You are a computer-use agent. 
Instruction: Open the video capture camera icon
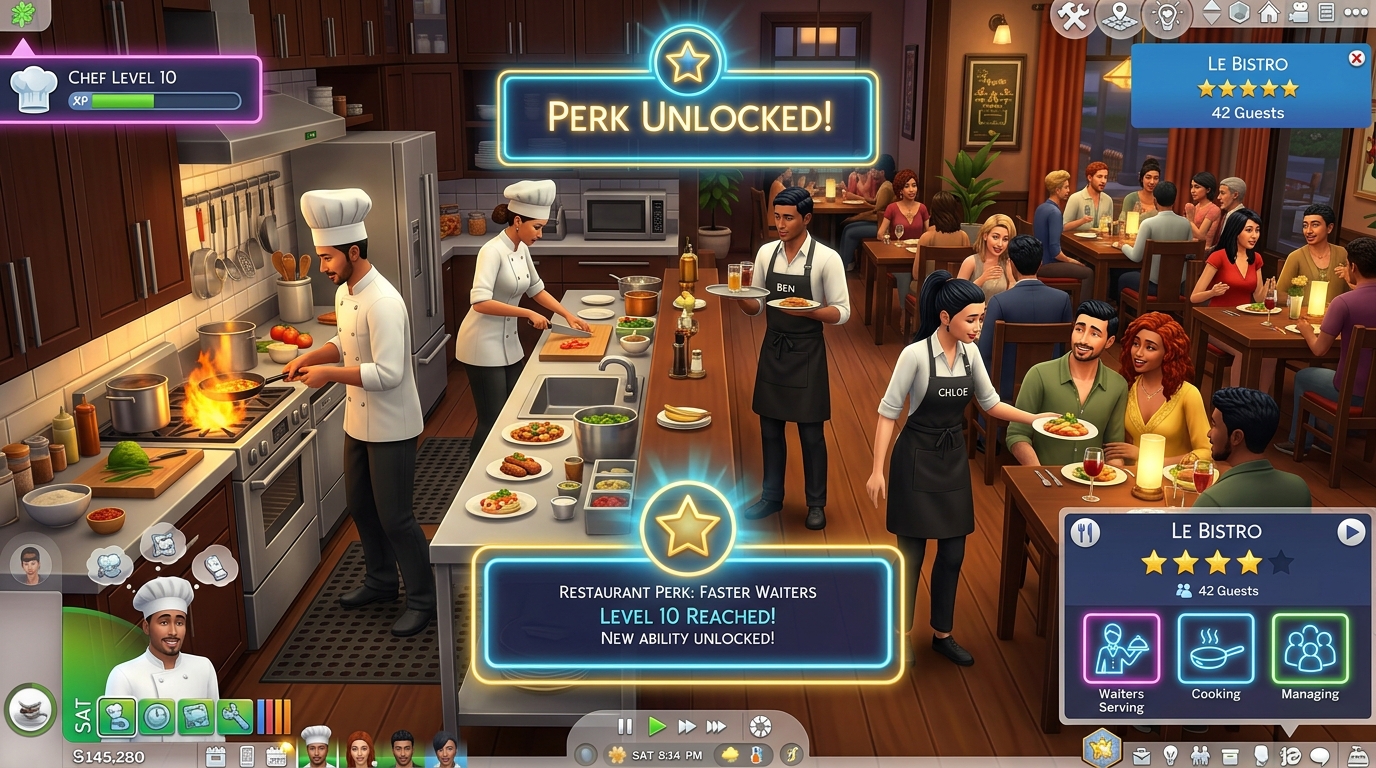click(x=1298, y=13)
